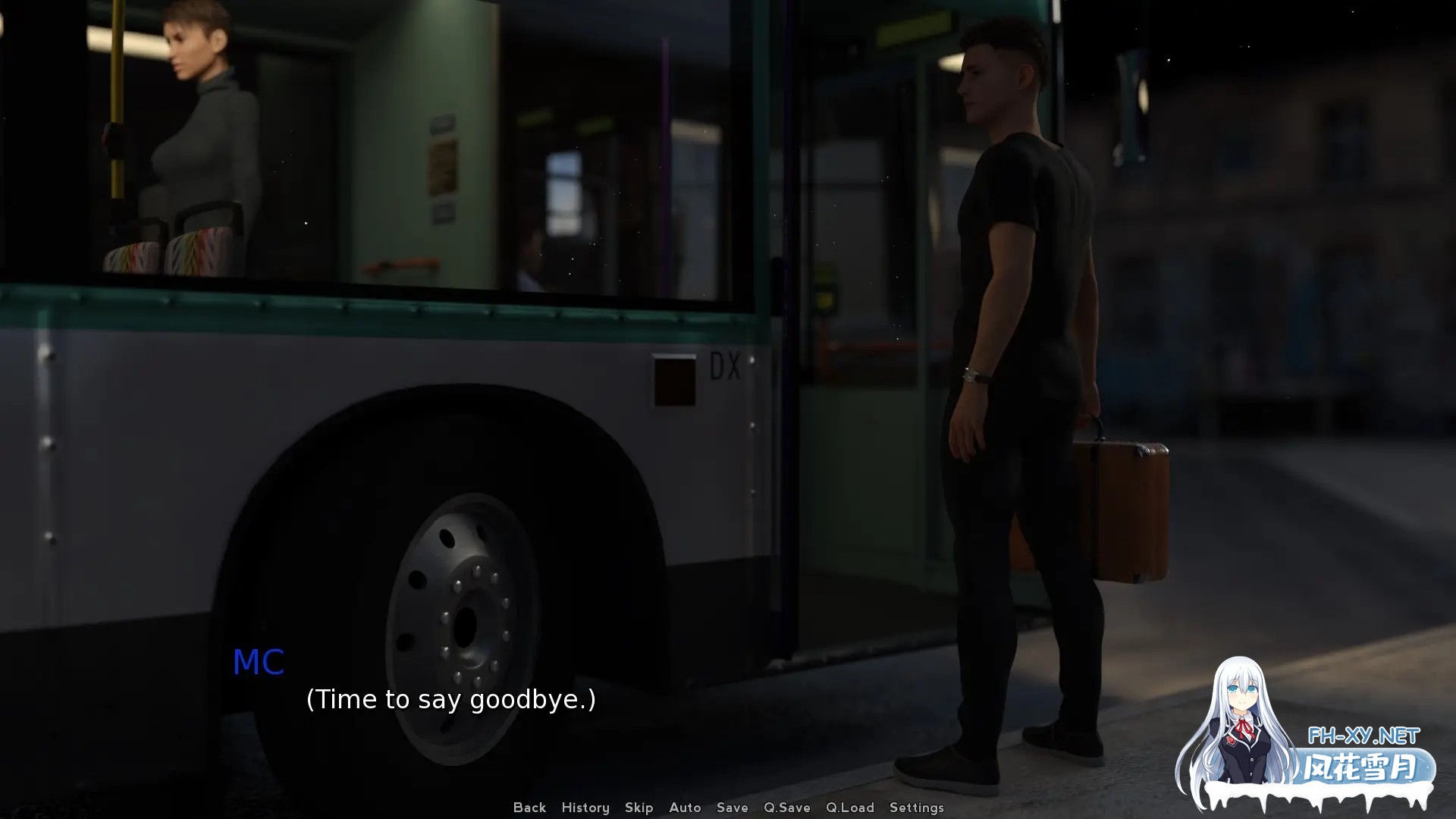Viewport: 1456px width, 819px height.
Task: Open the Save menu
Action: [x=733, y=808]
